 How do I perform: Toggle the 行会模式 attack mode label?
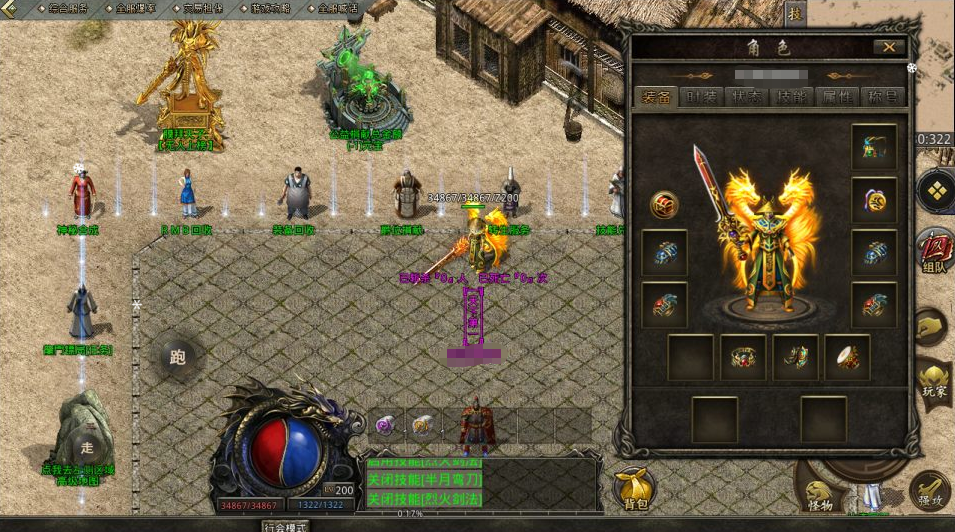(x=284, y=525)
